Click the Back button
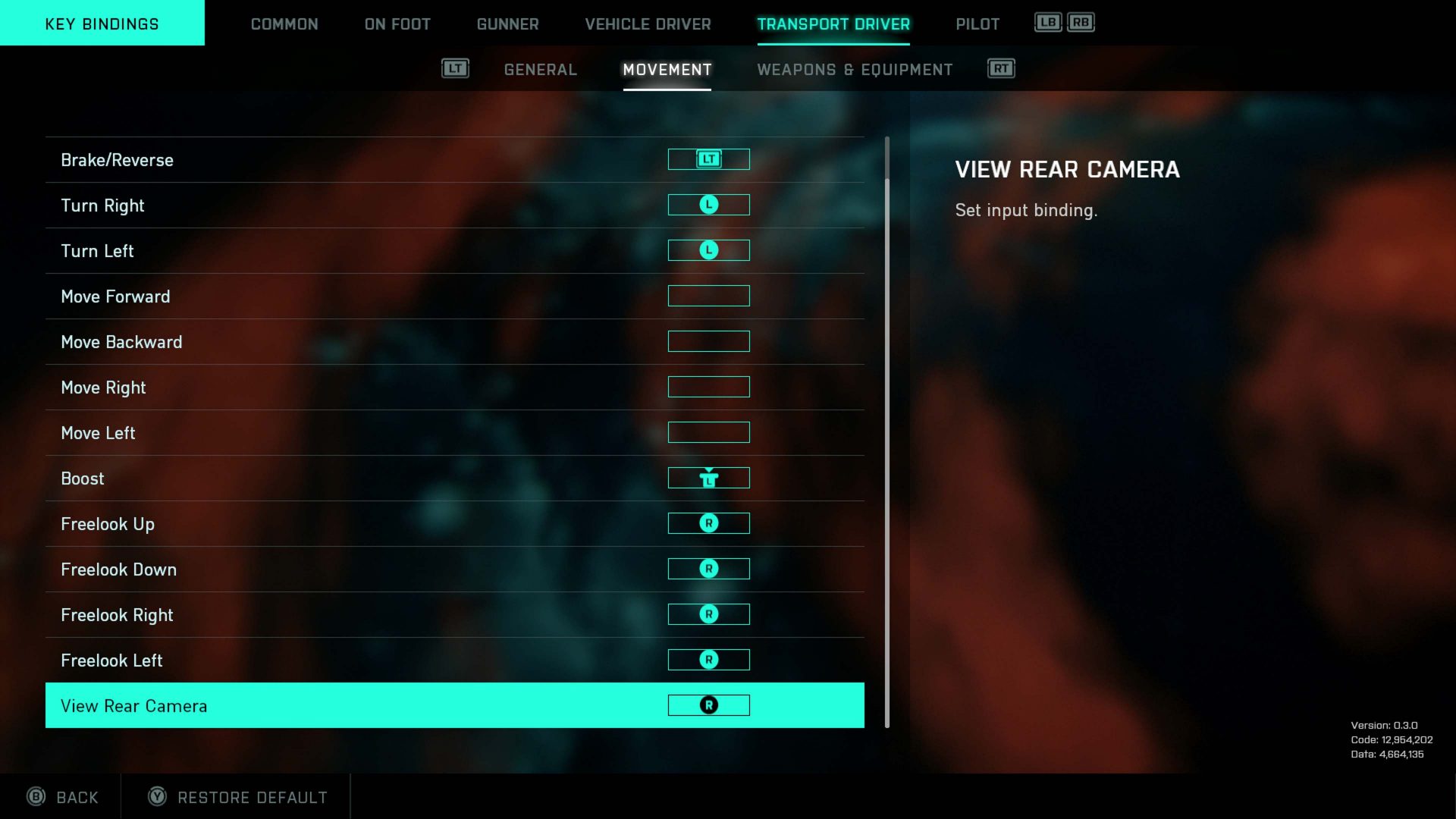This screenshot has height=819, width=1456. [x=64, y=797]
